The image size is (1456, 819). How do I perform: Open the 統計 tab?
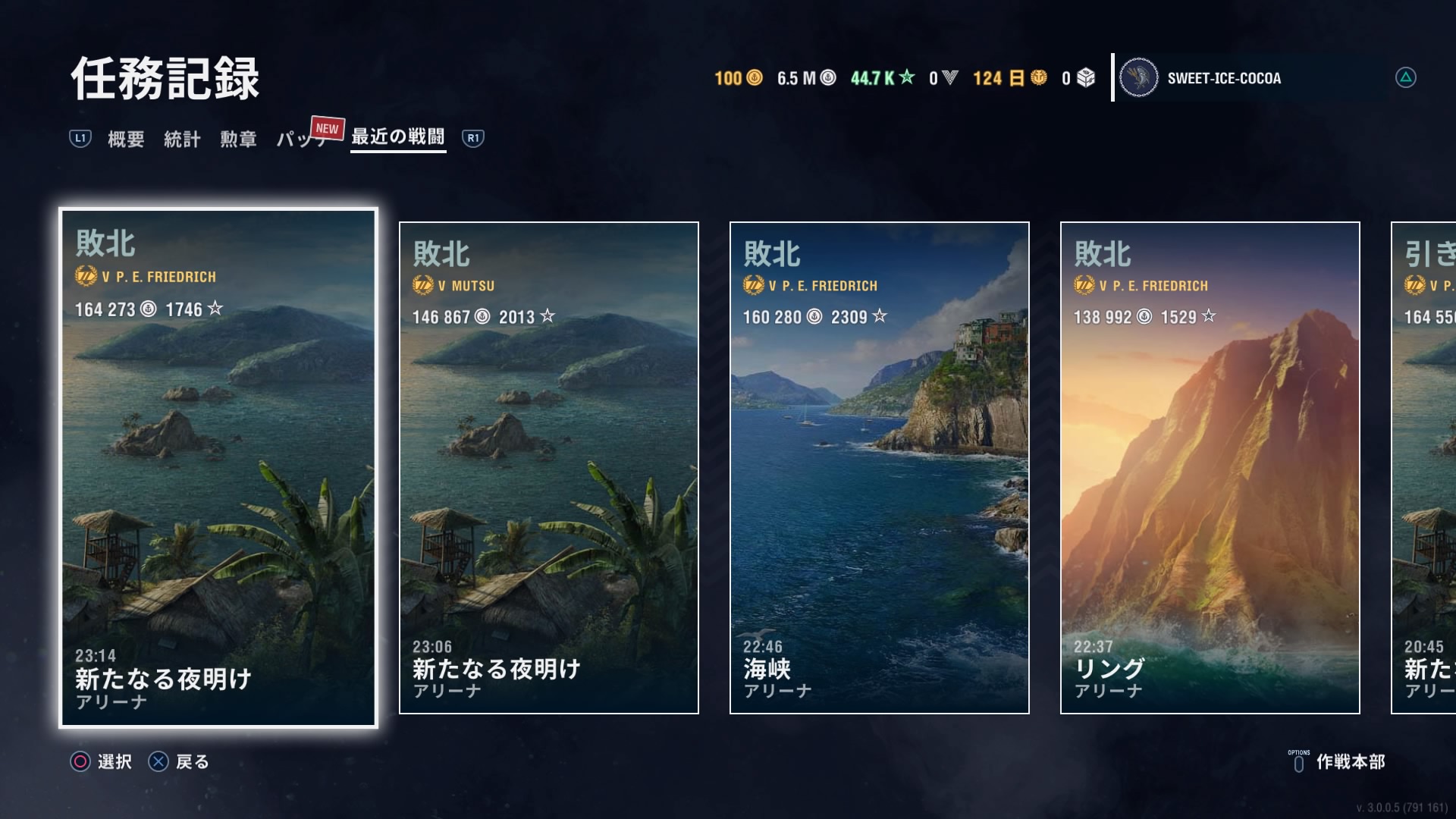pos(182,139)
